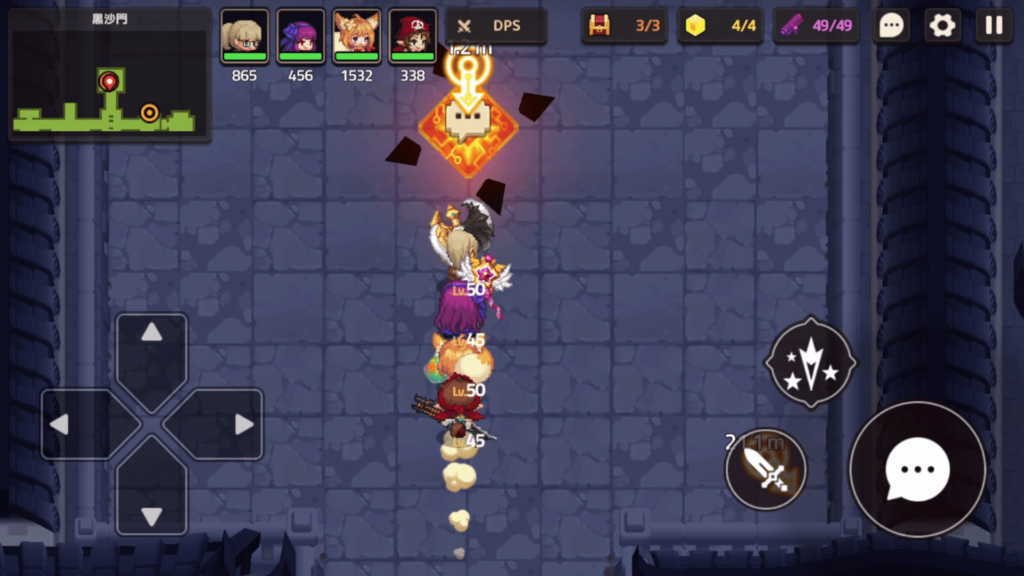This screenshot has height=576, width=1024.
Task: Select the purple-haired hero portrait
Action: coord(300,37)
